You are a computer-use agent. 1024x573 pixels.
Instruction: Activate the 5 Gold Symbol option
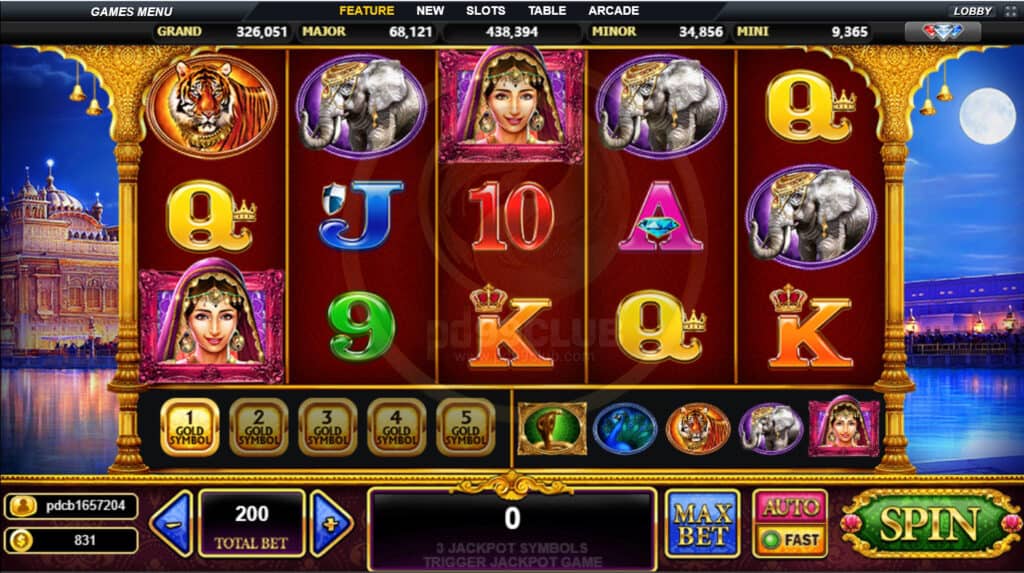click(x=465, y=427)
